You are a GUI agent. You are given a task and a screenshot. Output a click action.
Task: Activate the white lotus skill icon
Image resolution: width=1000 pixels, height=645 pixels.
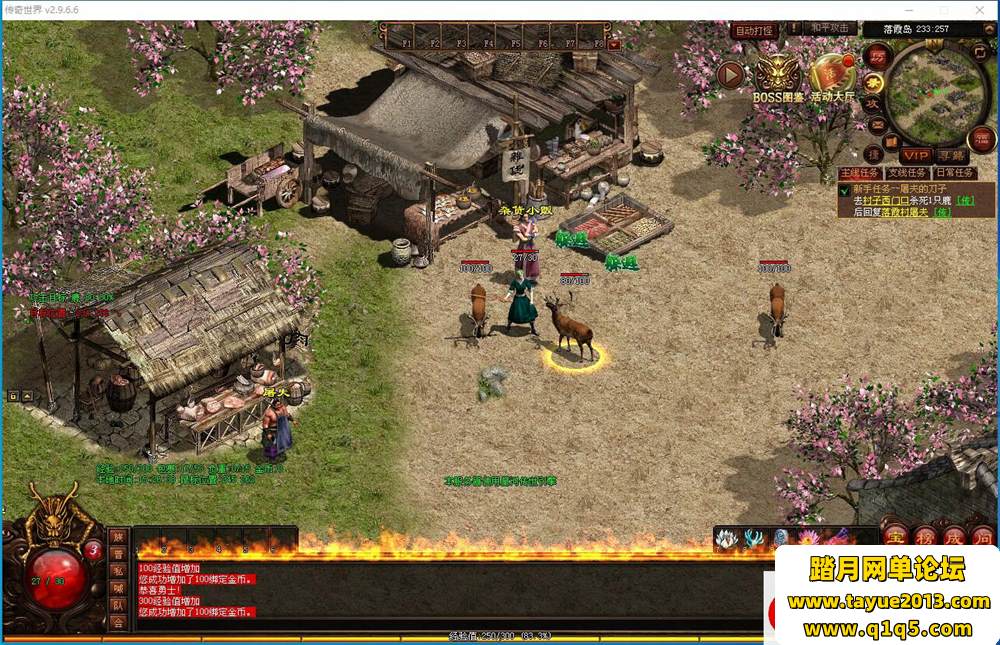(726, 539)
